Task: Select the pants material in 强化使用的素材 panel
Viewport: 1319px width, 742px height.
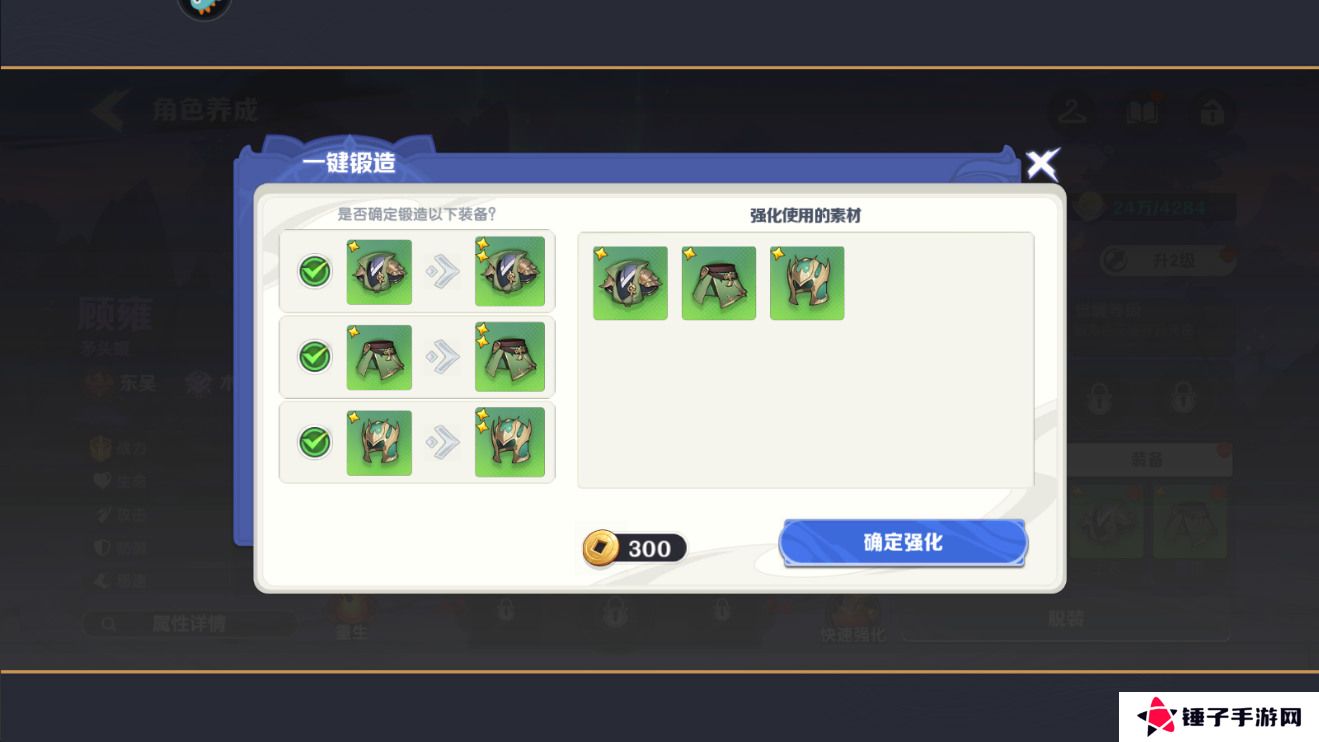Action: coord(718,283)
